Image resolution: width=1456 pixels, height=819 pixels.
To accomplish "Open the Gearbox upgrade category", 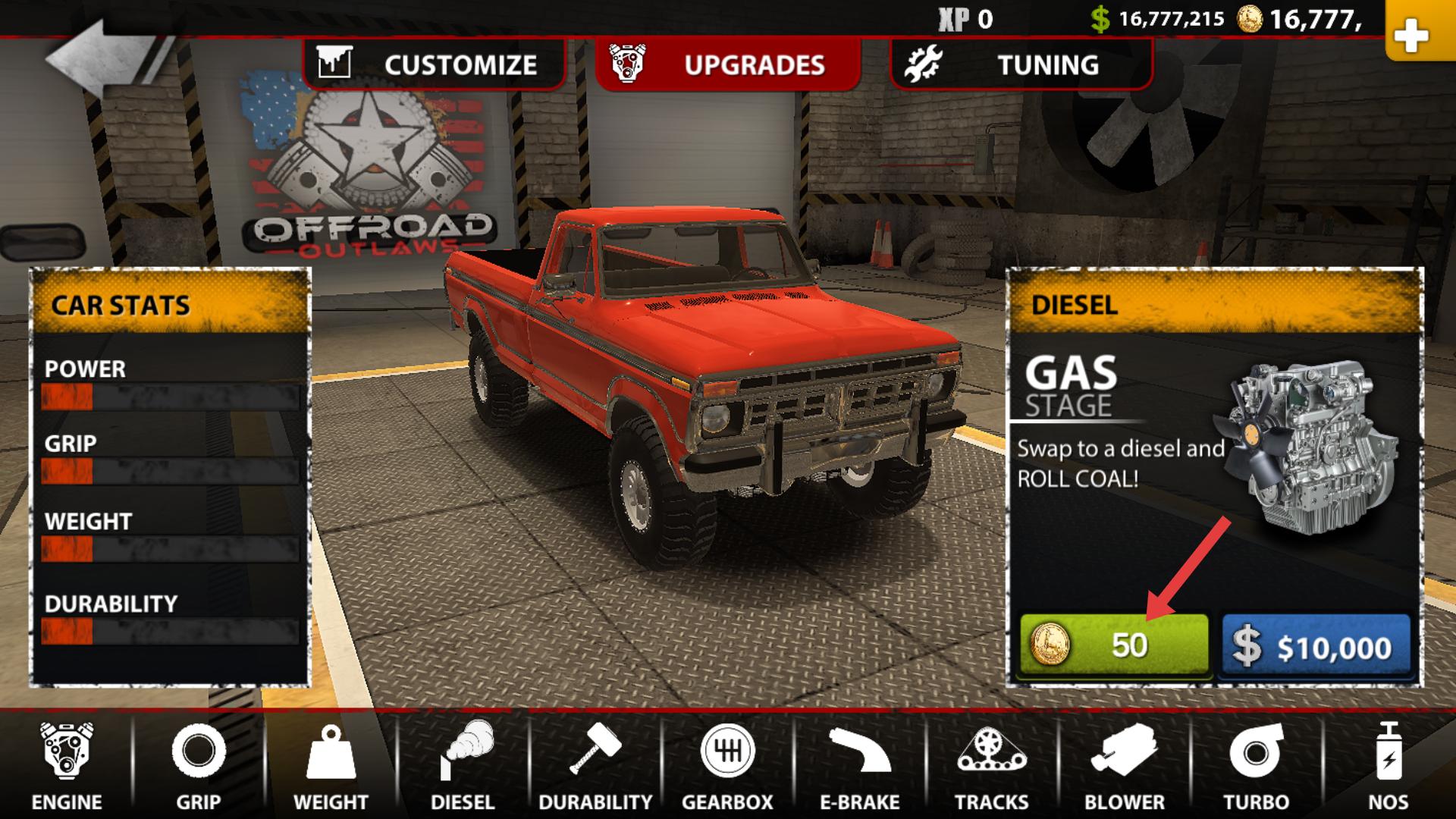I will 727,766.
